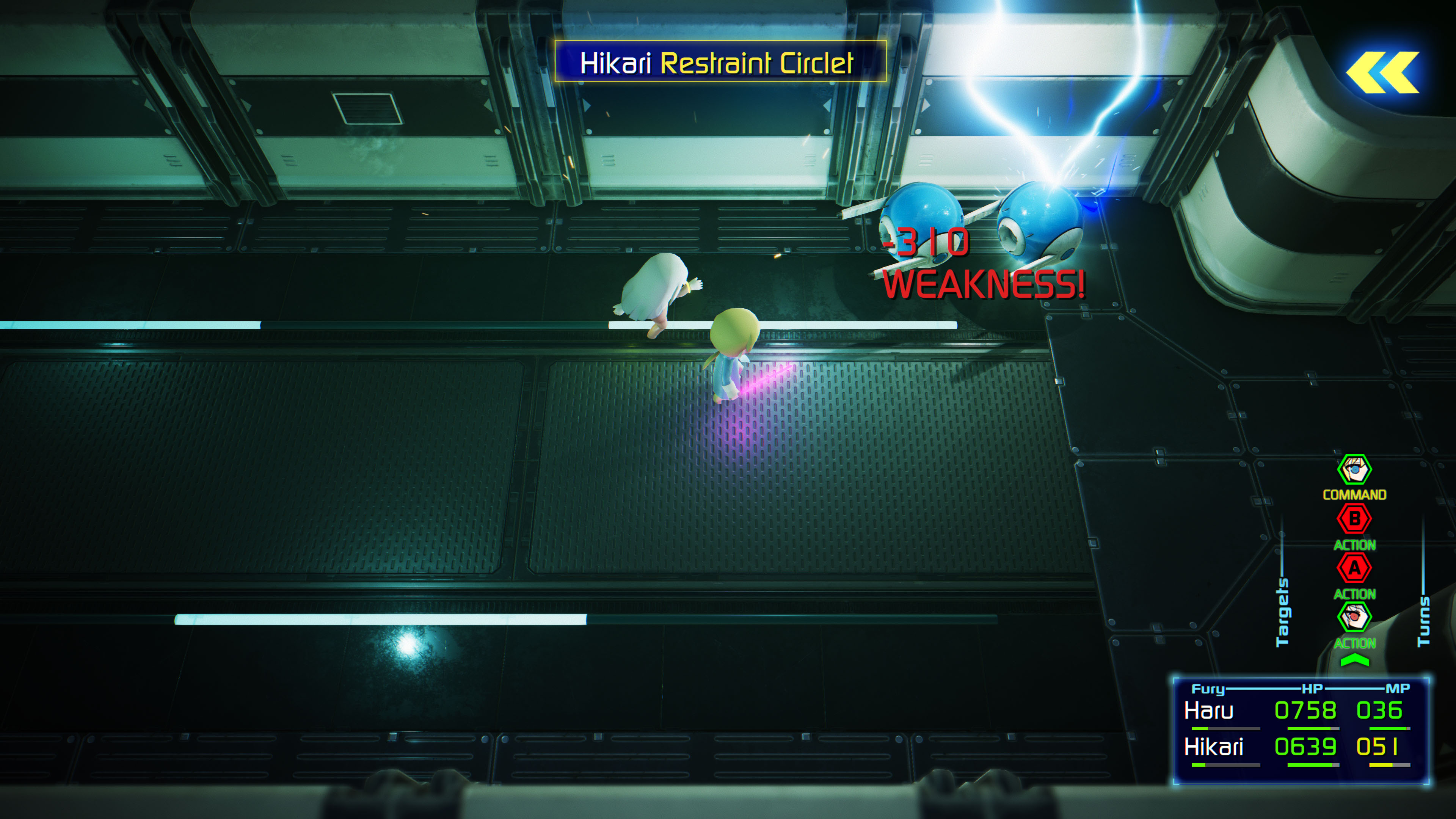
Task: Select enemy A in the turn order
Action: pyautogui.click(x=1354, y=568)
